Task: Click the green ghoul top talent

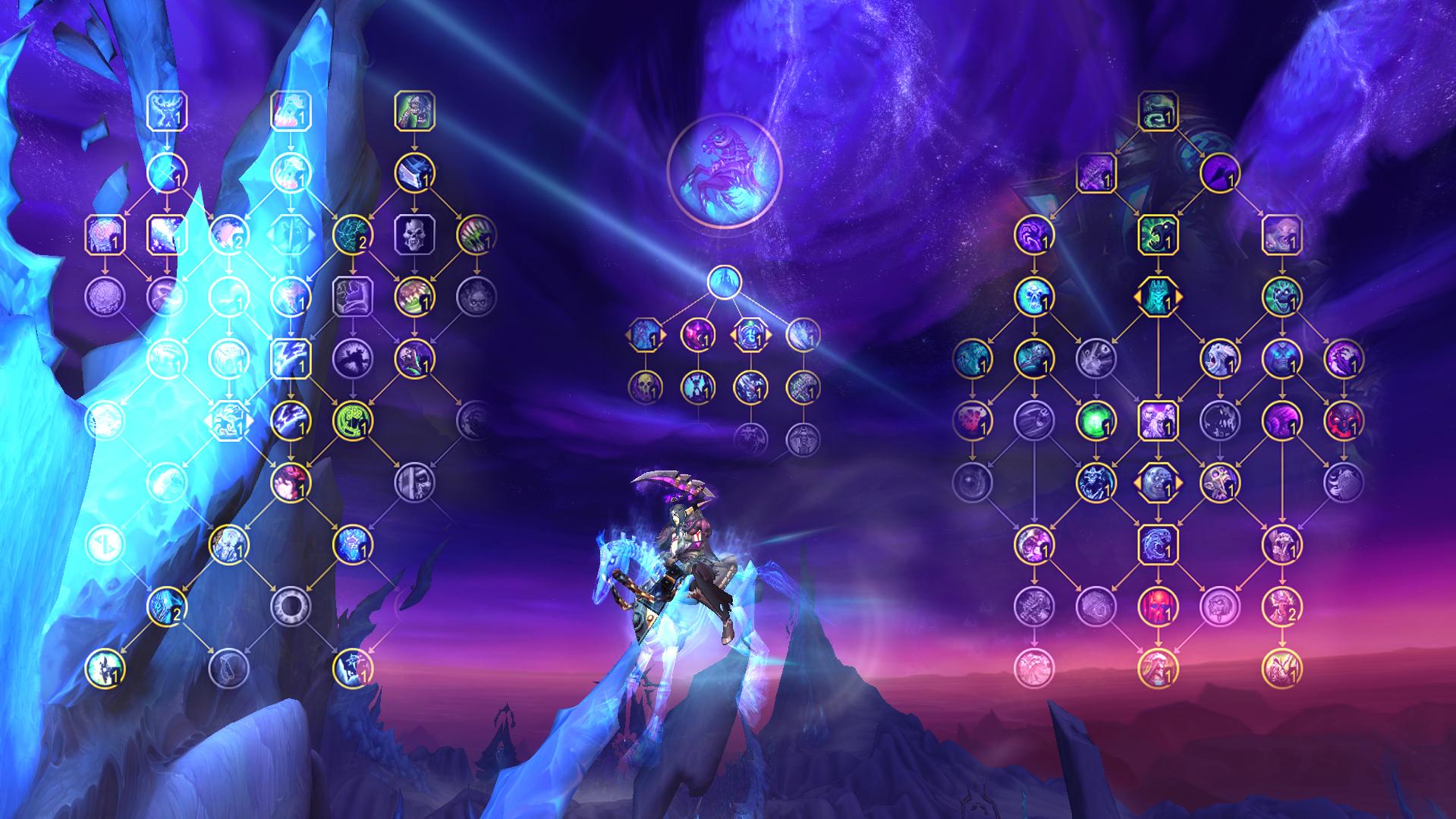Action: pyautogui.click(x=414, y=111)
